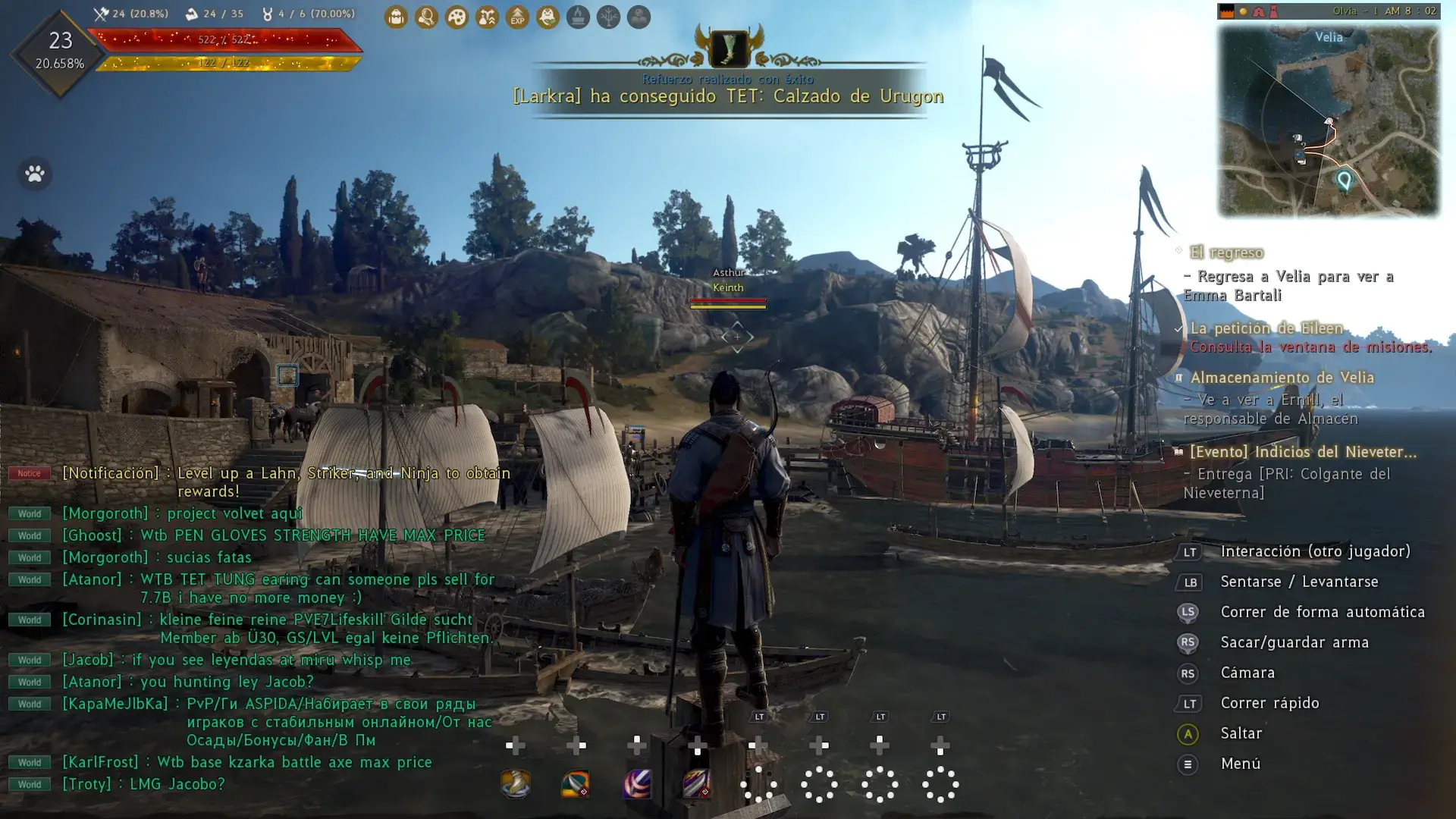Select the World channel tag next to Morgoroth
Image resolution: width=1456 pixels, height=819 pixels.
coord(29,513)
